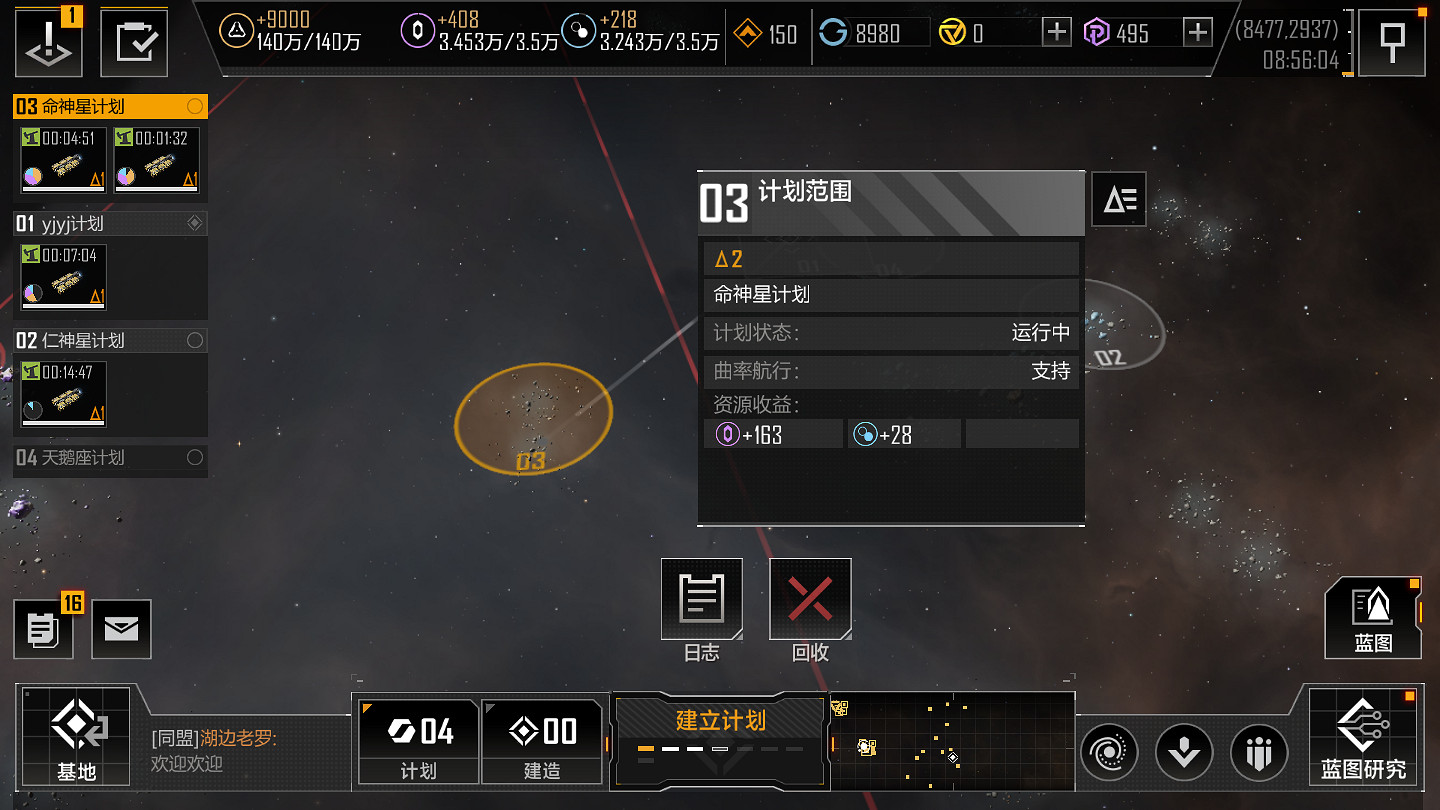Switch to the 建造 tab showing 00
This screenshot has width=1440, height=810.
tap(542, 740)
